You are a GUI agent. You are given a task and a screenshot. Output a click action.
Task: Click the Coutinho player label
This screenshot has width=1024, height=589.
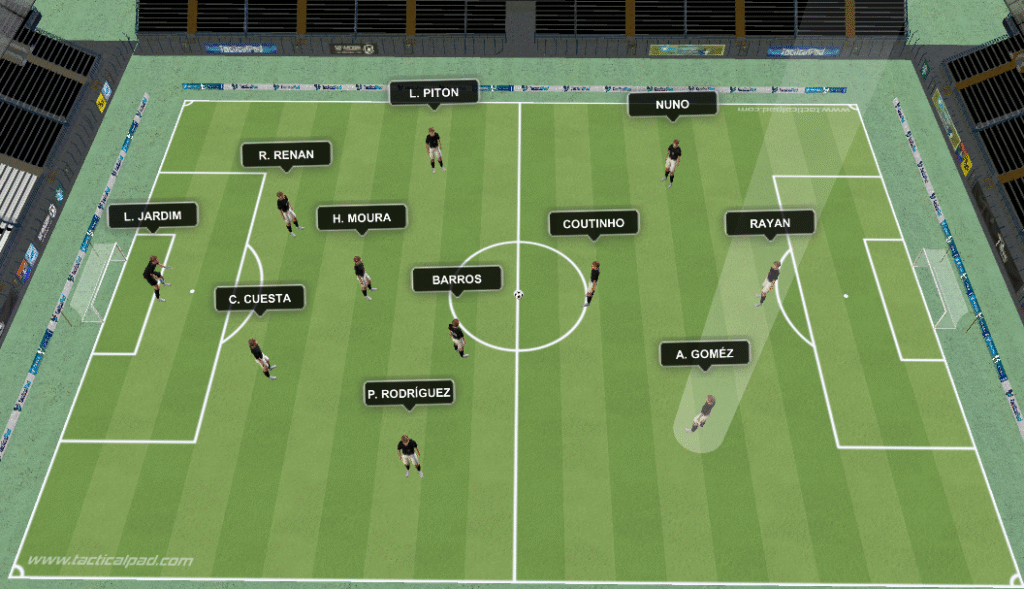point(593,224)
